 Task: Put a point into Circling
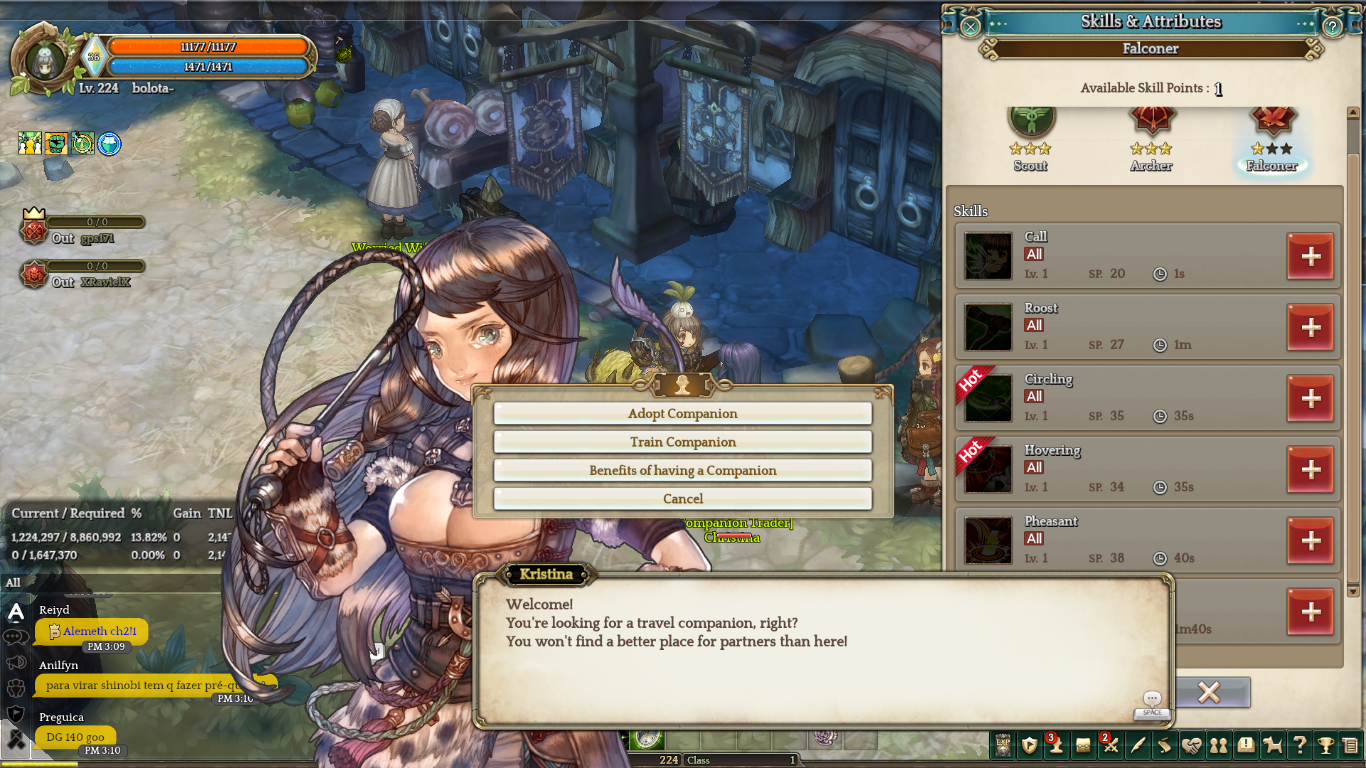coord(1310,399)
